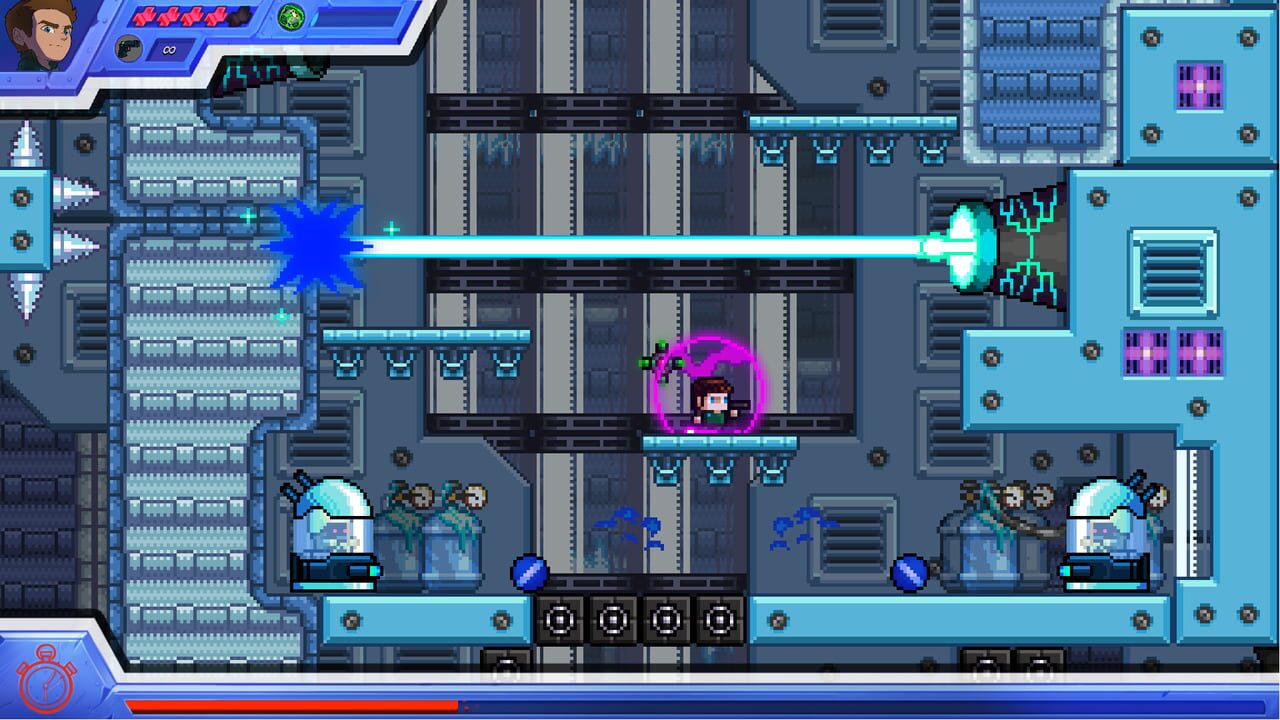
Task: Select the pistol weapon icon
Action: (x=128, y=48)
